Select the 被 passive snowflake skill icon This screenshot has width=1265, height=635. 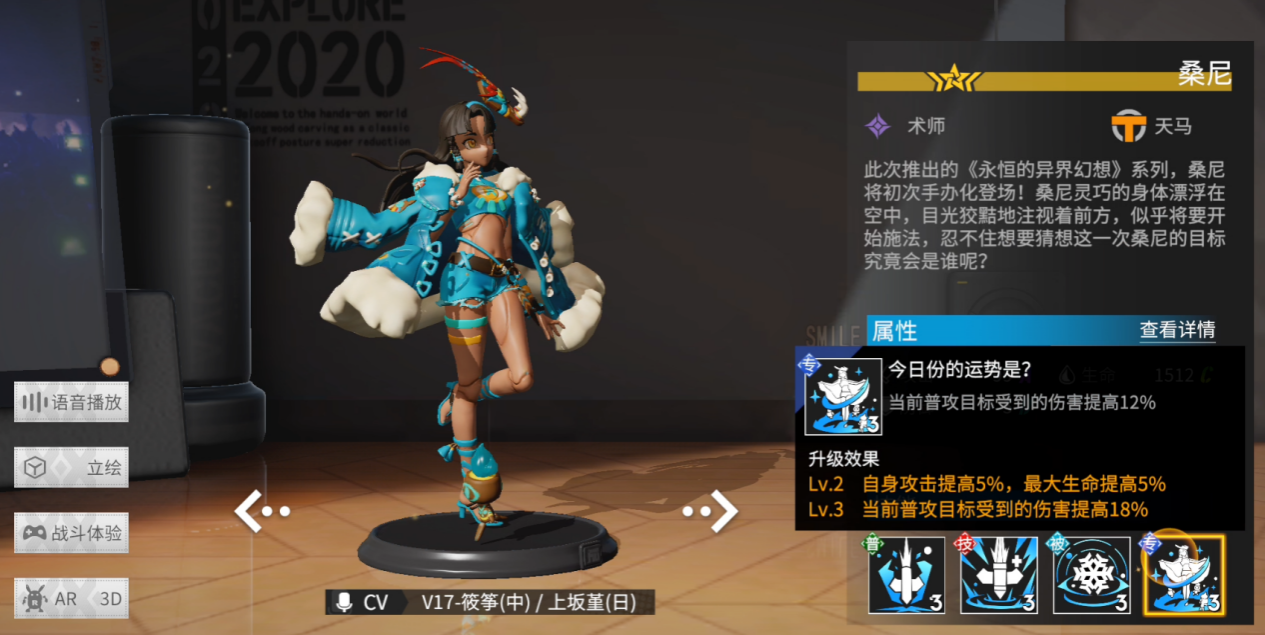point(1091,575)
